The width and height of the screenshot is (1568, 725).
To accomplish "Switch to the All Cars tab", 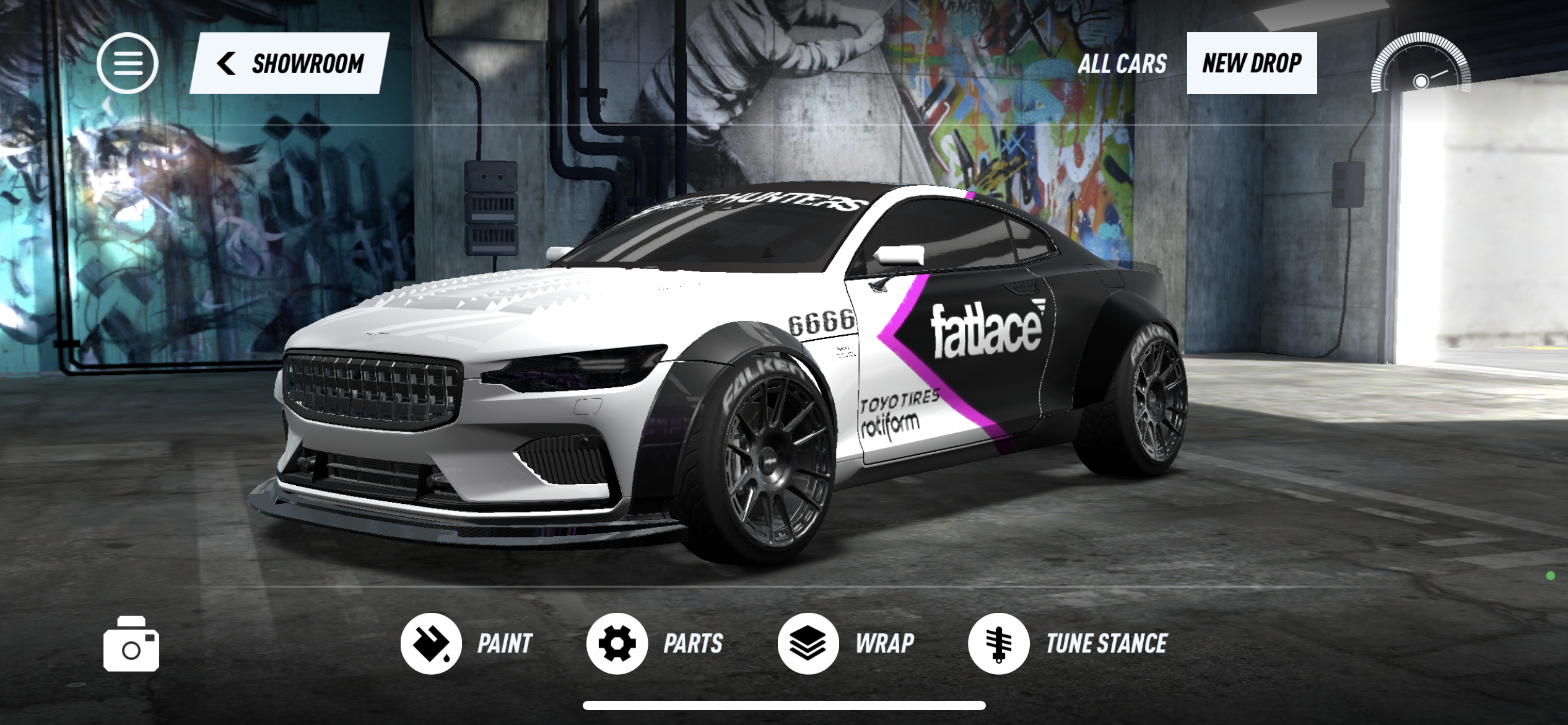I will 1122,63.
